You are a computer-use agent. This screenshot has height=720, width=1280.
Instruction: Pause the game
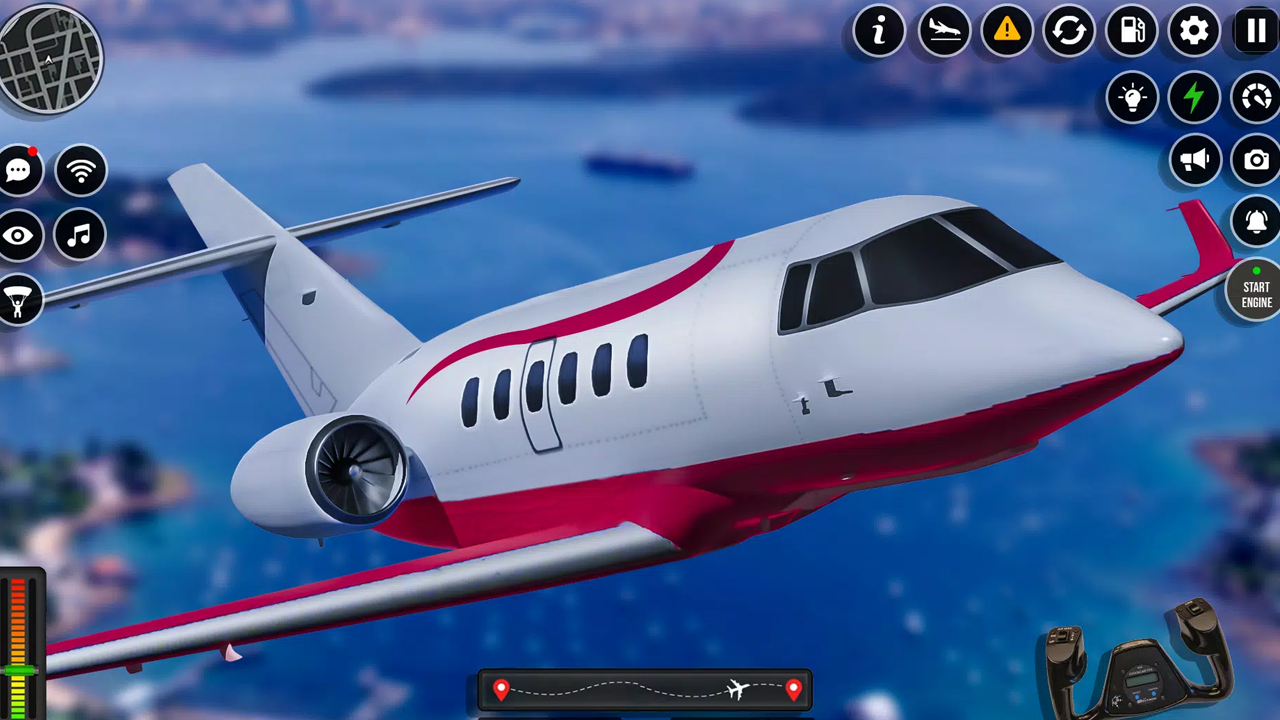[x=1256, y=31]
